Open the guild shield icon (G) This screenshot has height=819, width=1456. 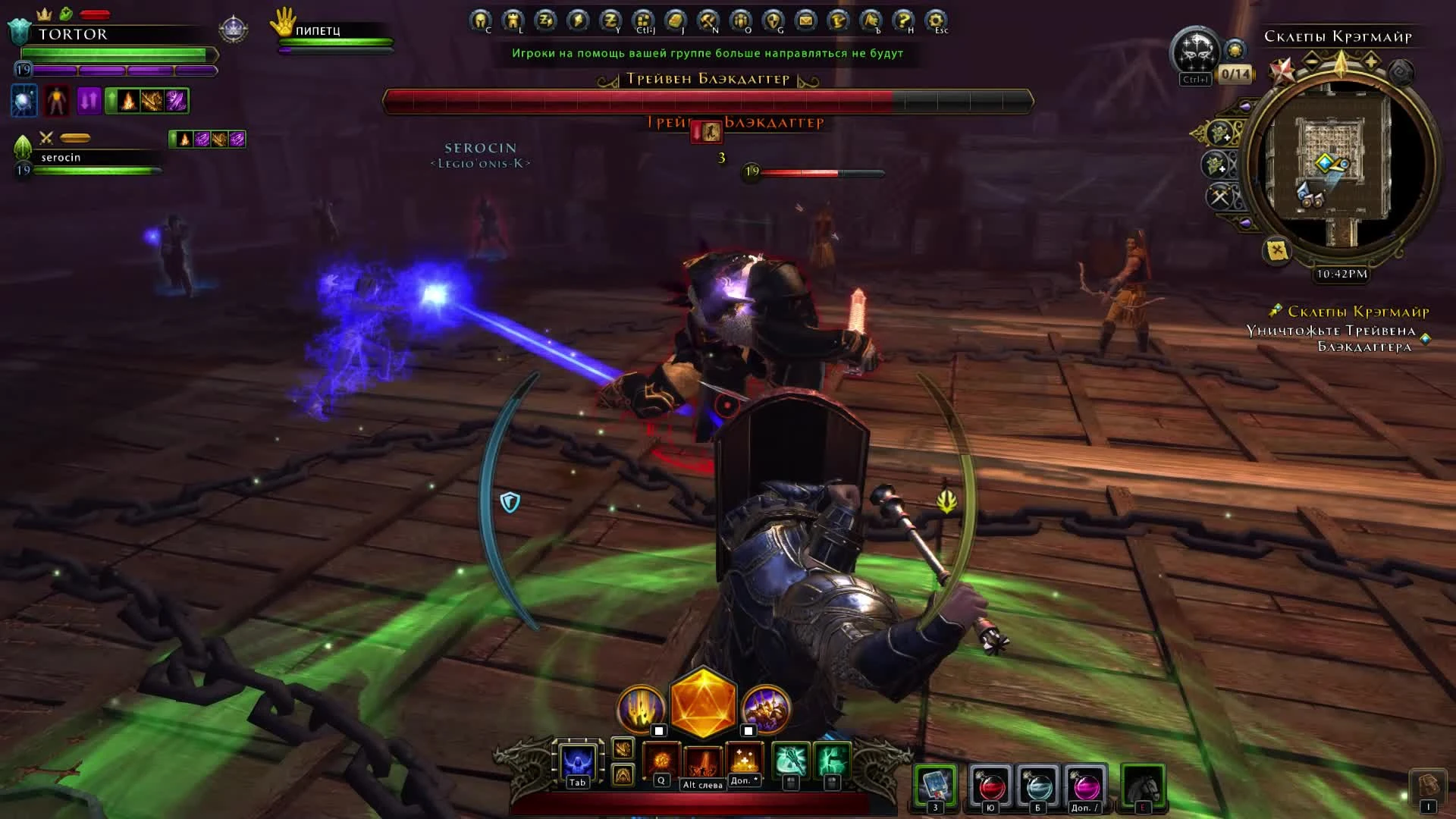[773, 18]
